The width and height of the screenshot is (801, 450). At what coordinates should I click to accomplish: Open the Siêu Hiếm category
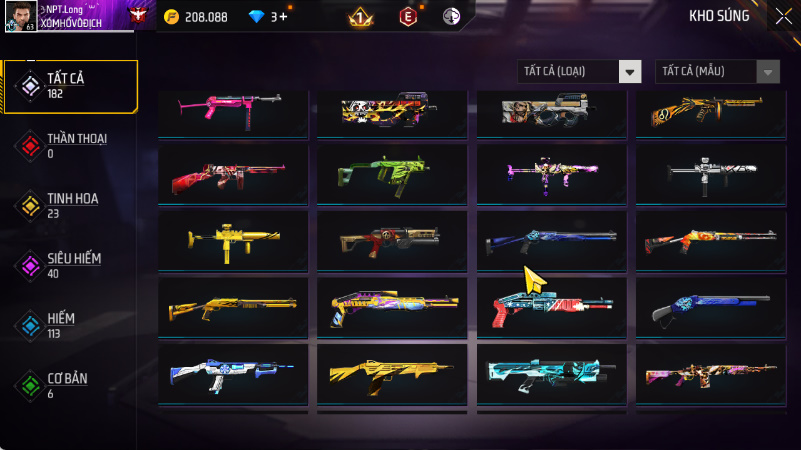(x=70, y=265)
